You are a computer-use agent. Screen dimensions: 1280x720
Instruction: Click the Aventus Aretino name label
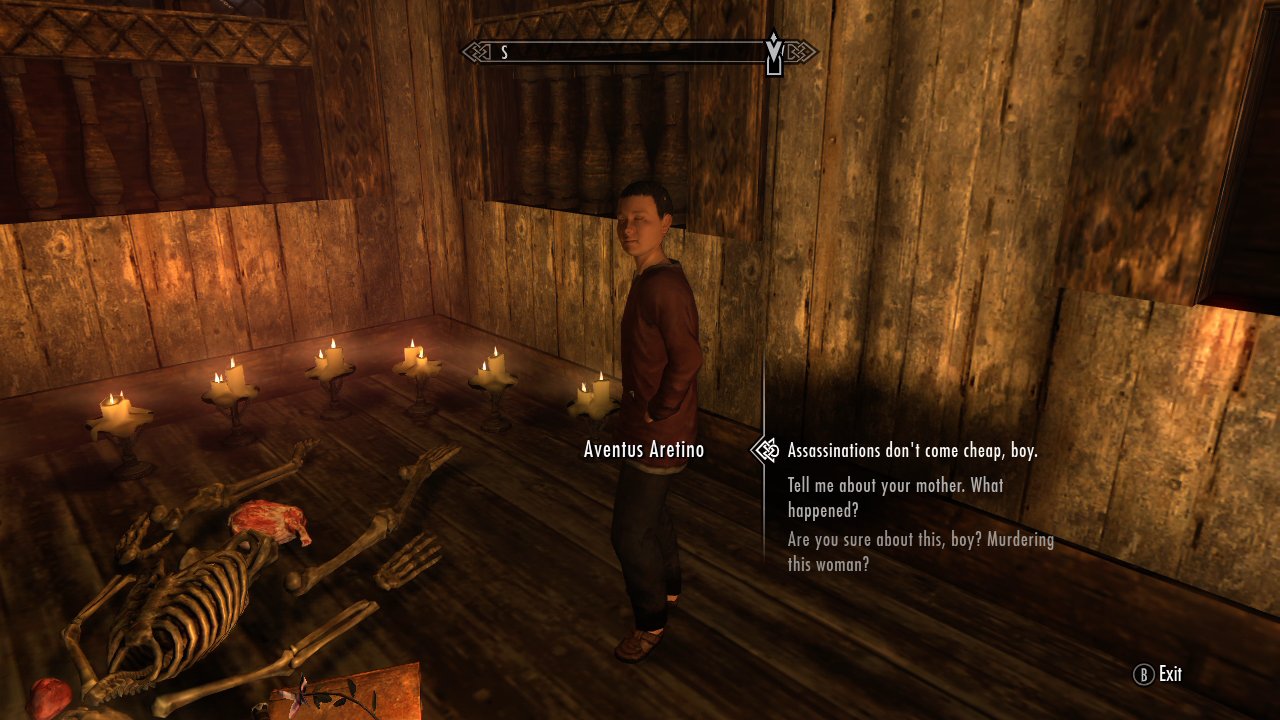point(643,450)
